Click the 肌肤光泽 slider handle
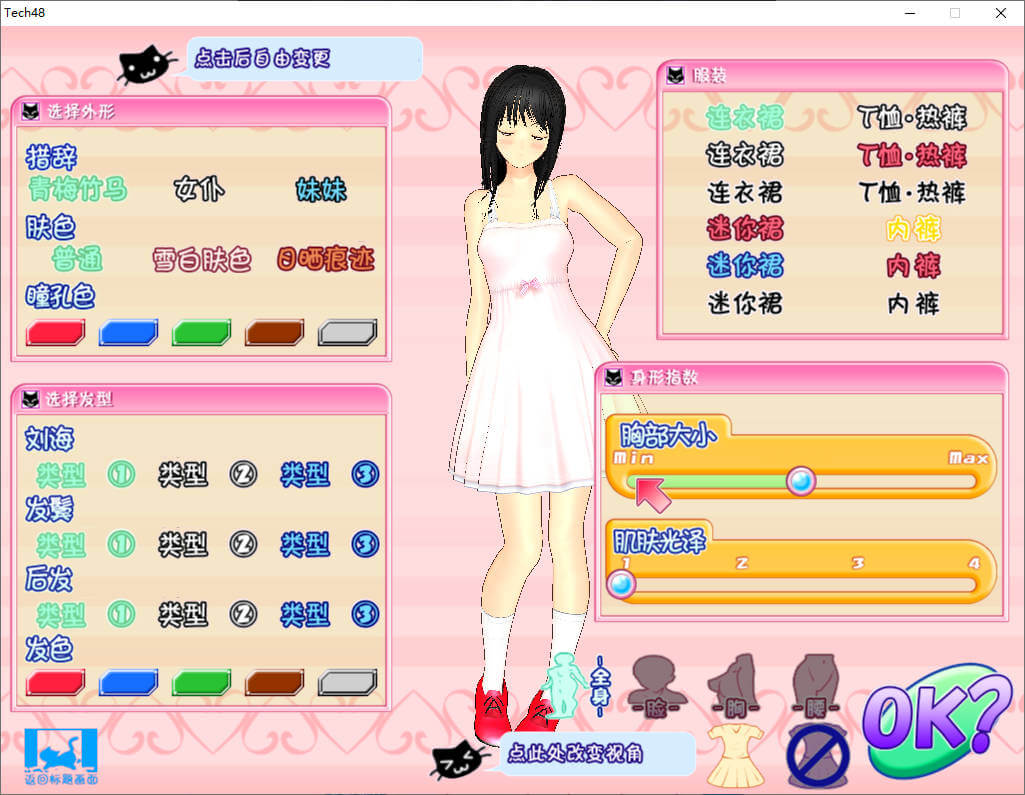 tap(622, 584)
